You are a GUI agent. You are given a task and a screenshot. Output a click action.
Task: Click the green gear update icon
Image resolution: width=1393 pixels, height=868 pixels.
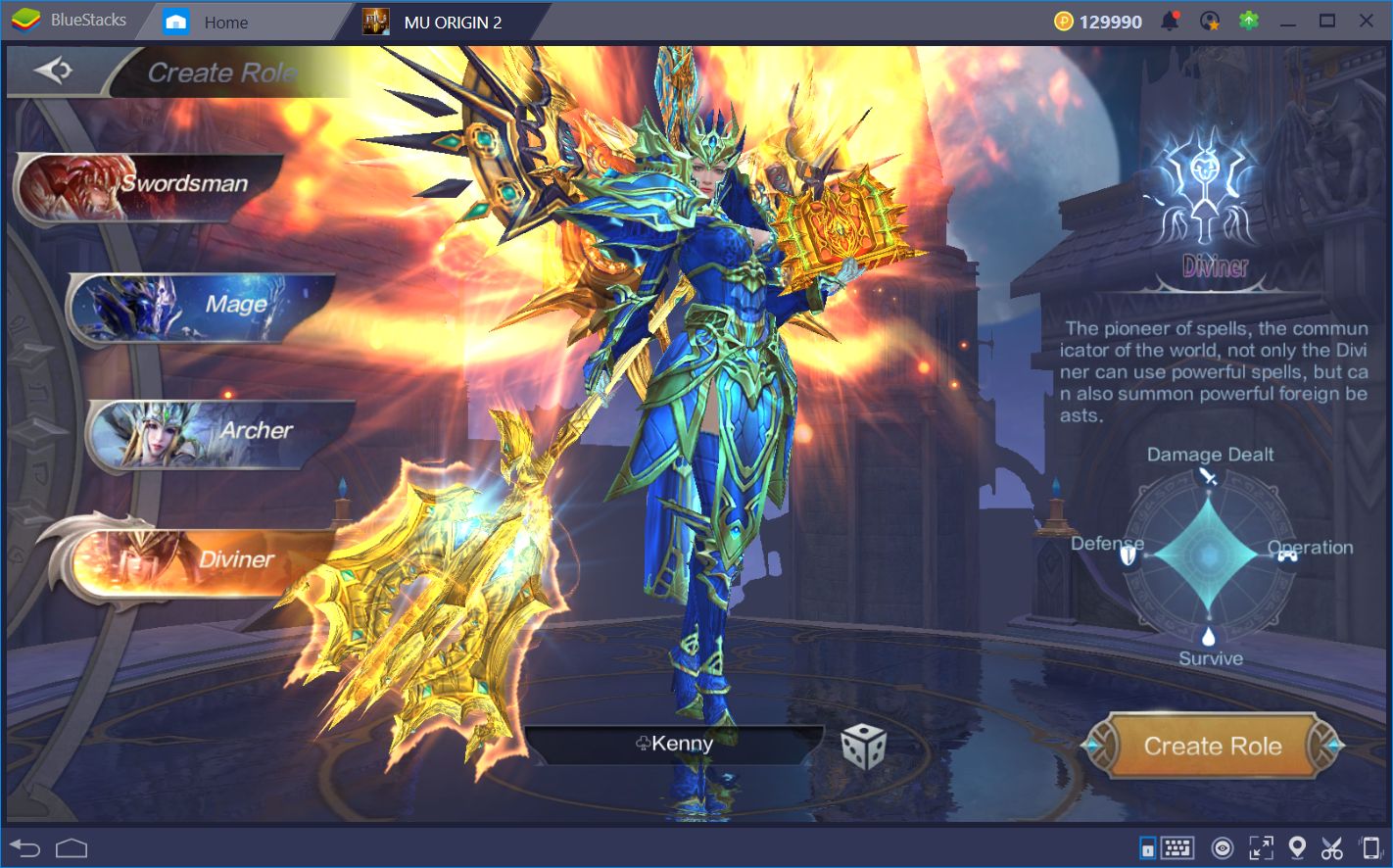1248,20
